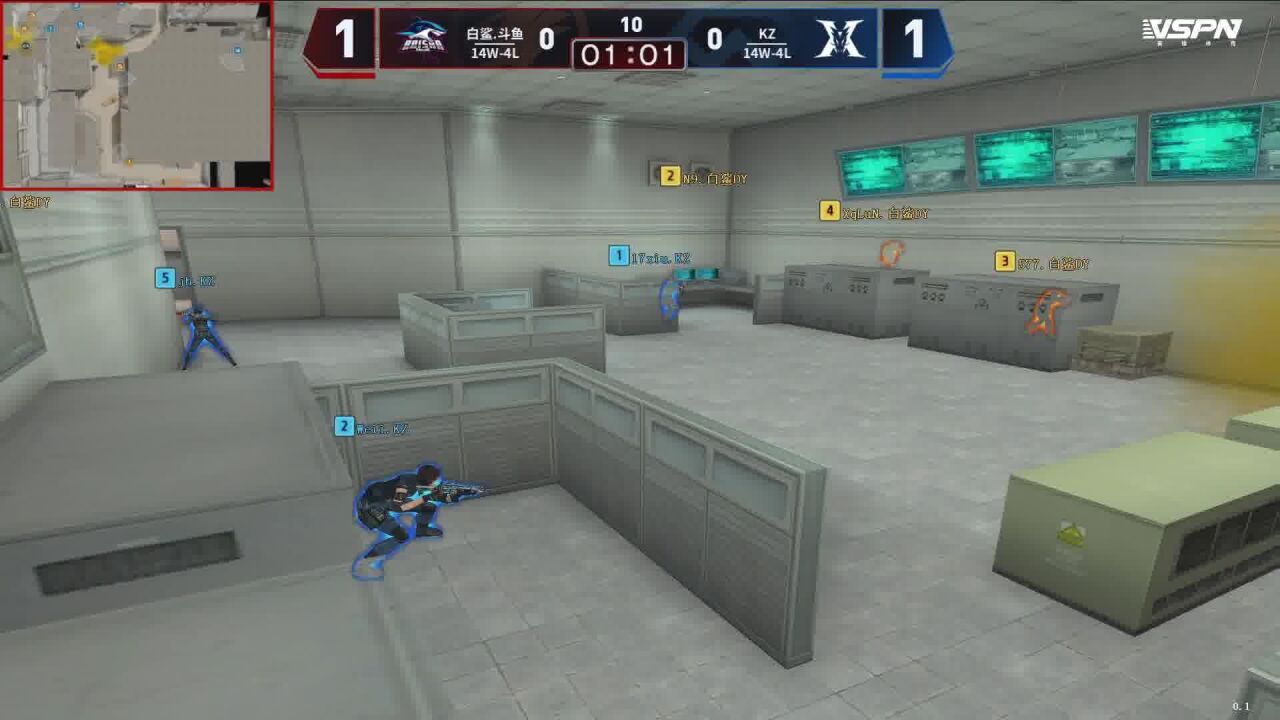The image size is (1280, 720).
Task: Click the VSPN broadcast logo
Action: pyautogui.click(x=1191, y=30)
